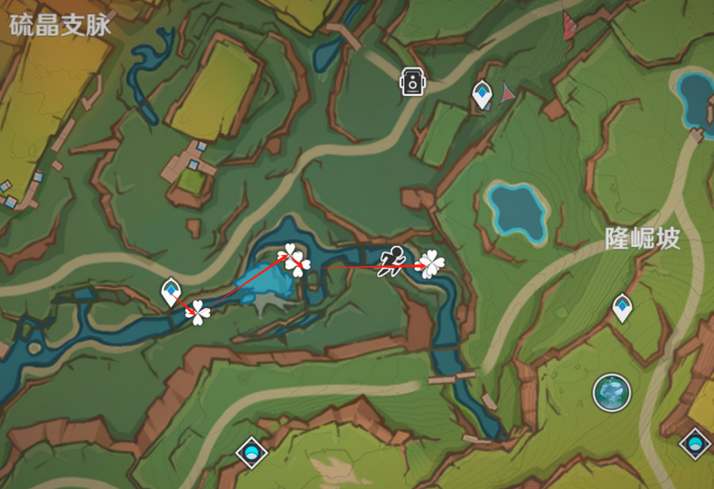Select the teleport waypoint under the 隆崛坡 label
Screen dimensions: 714x489
[x=622, y=308]
